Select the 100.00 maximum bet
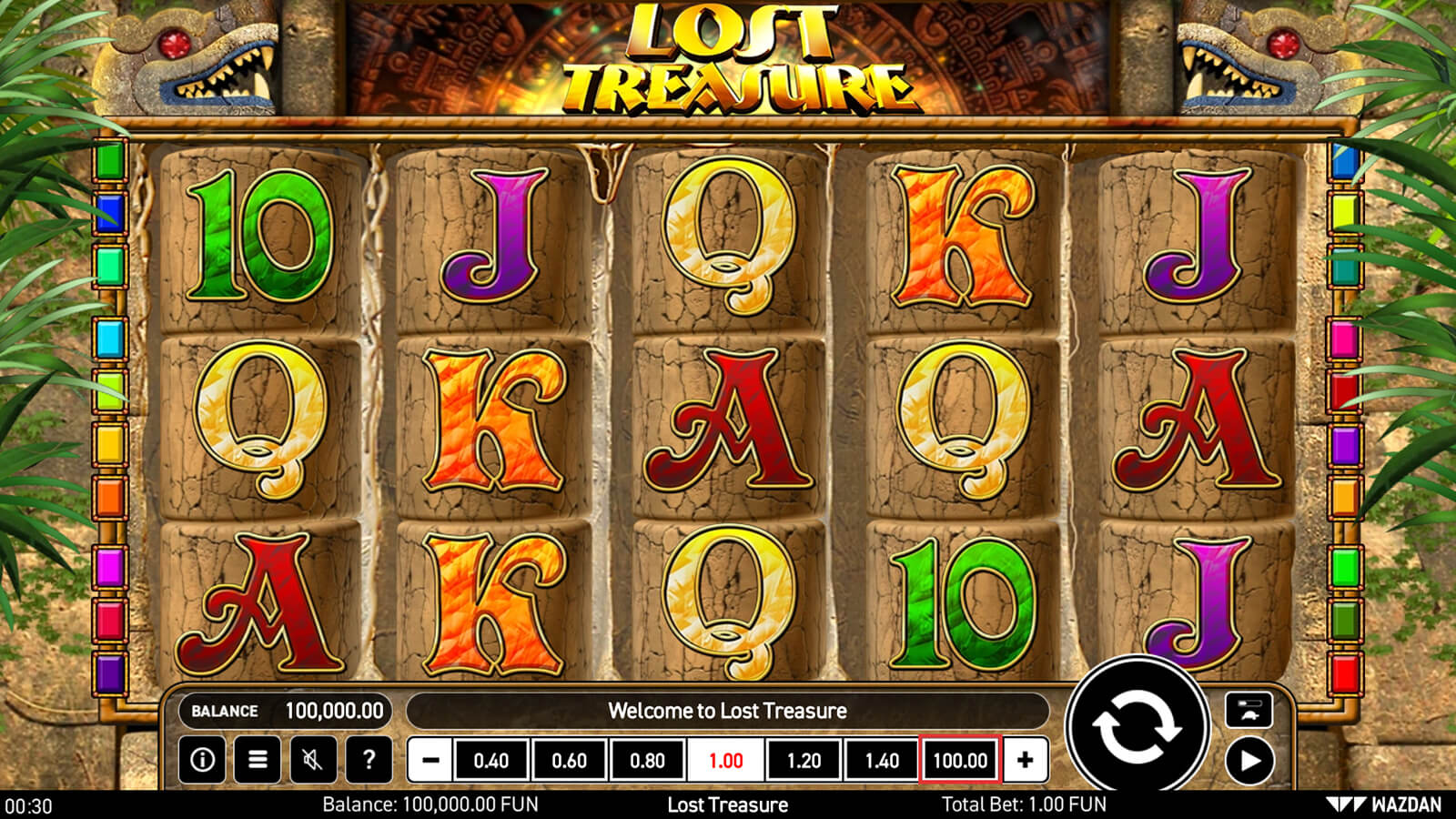The width and height of the screenshot is (1456, 819). point(960,760)
